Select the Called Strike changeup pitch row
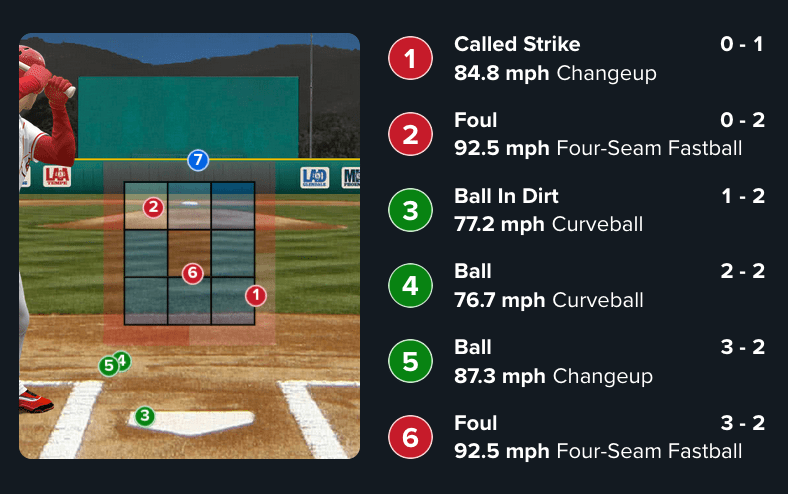The height and width of the screenshot is (494, 788). tap(576, 59)
